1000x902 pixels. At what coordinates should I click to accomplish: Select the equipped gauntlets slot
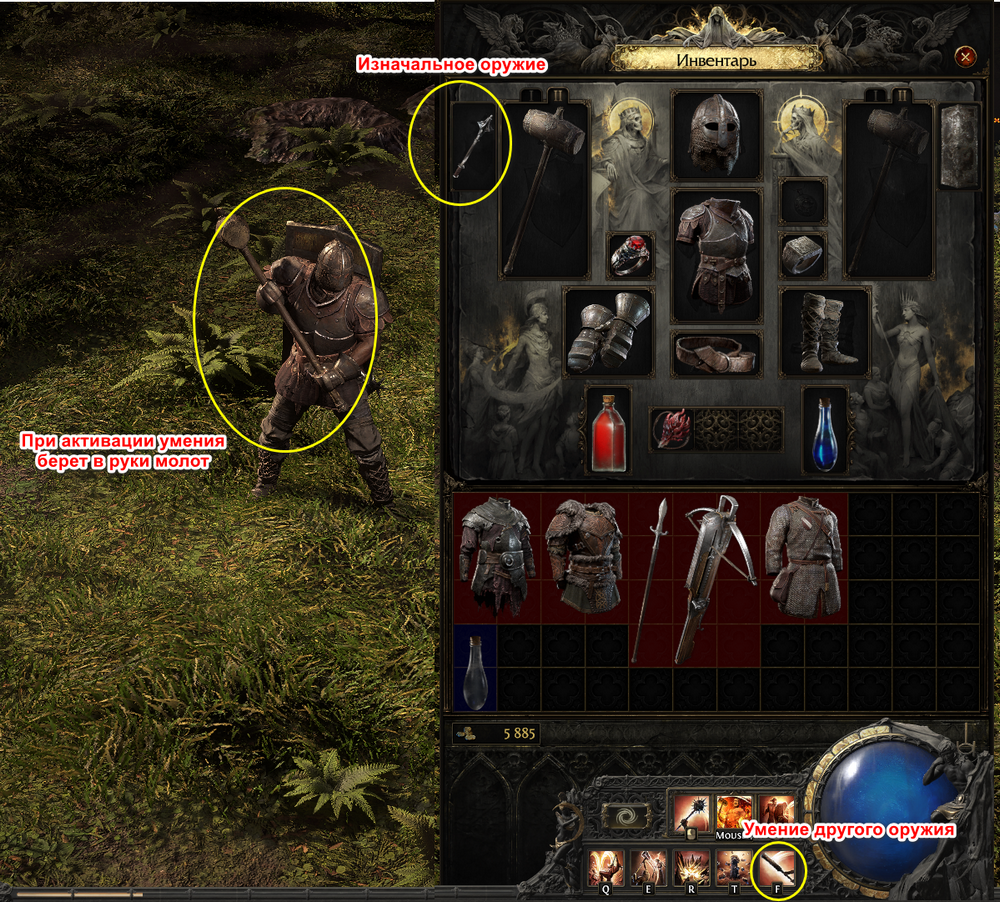coord(608,332)
